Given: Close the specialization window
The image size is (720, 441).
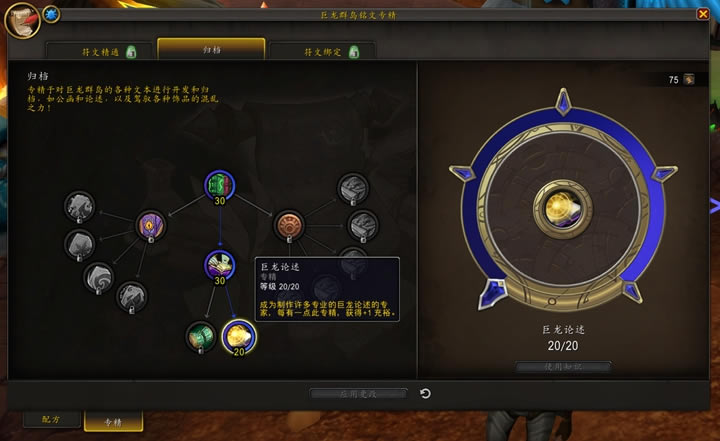Looking at the screenshot, I should click(703, 14).
